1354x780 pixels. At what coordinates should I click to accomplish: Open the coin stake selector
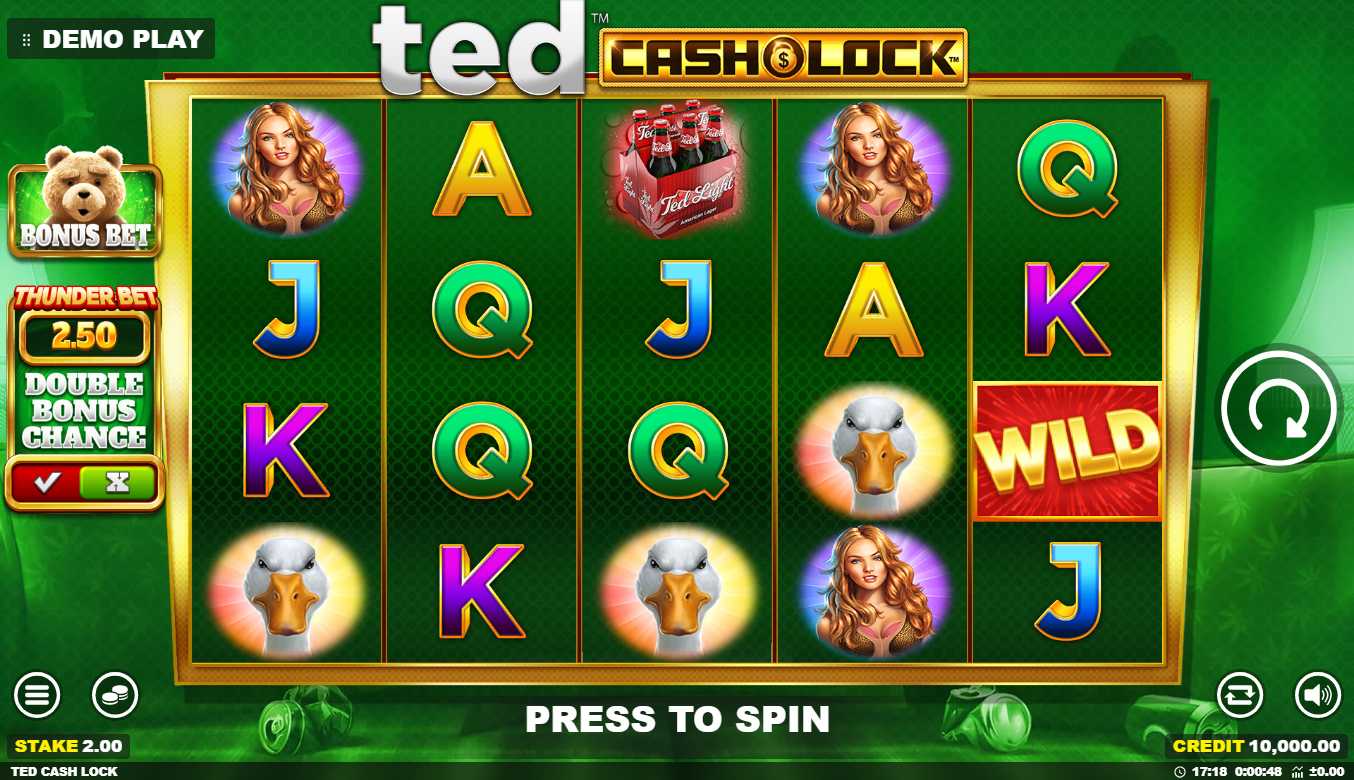pyautogui.click(x=115, y=695)
